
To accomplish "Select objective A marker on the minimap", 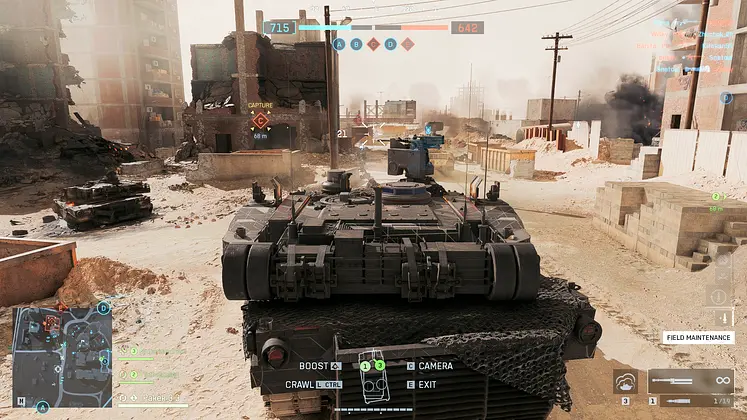I will click(x=42, y=407).
